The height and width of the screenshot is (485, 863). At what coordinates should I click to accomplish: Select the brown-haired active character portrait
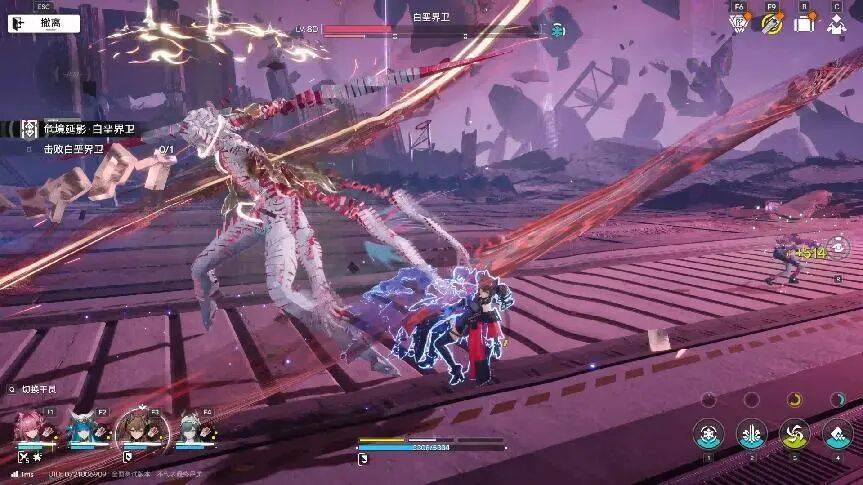133,431
